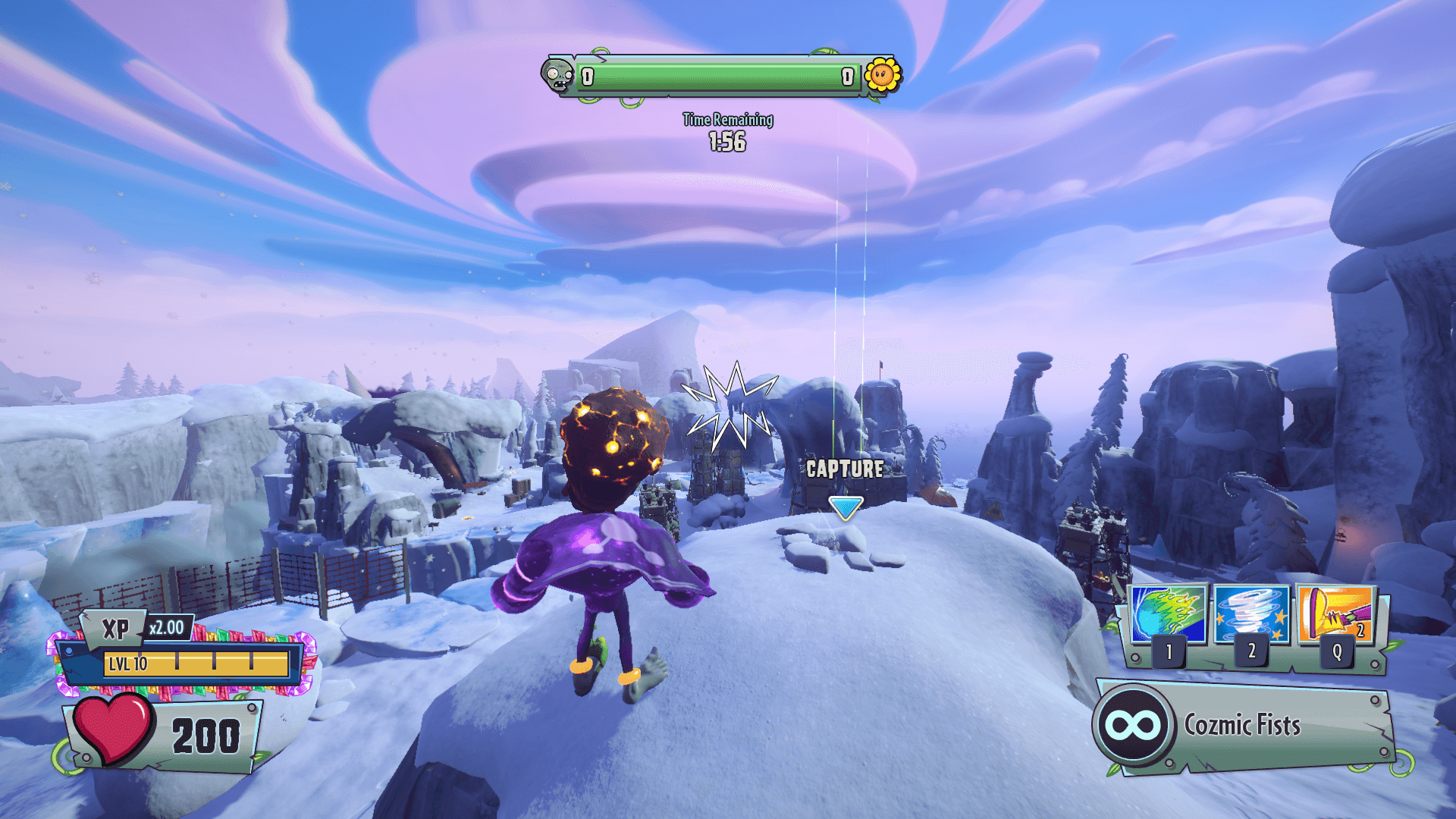The height and width of the screenshot is (819, 1456).
Task: Select the Cozmic Fists weapon panel
Action: (x=1244, y=726)
